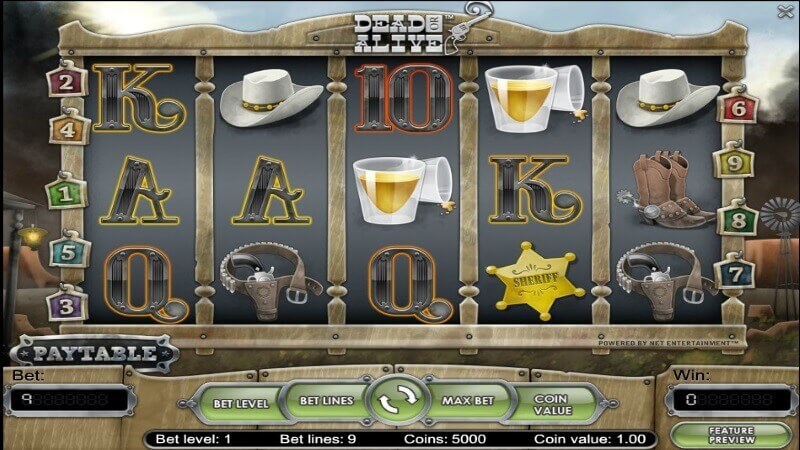This screenshot has height=450, width=800.
Task: Open the Paytable
Action: [x=95, y=353]
